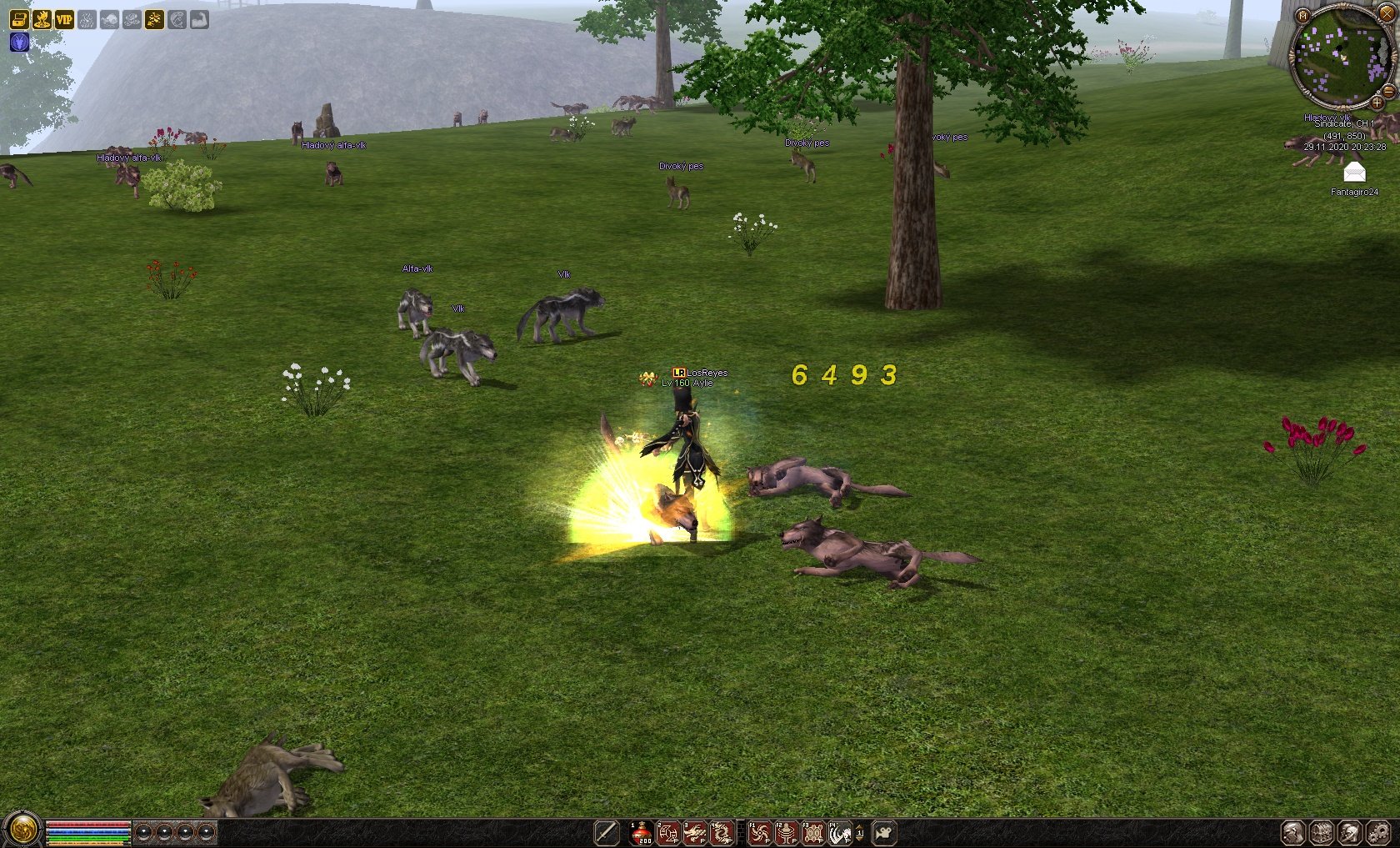Screen dimensions: 1400x848
Task: Zoom in the minimap with the plus button
Action: tap(1377, 103)
